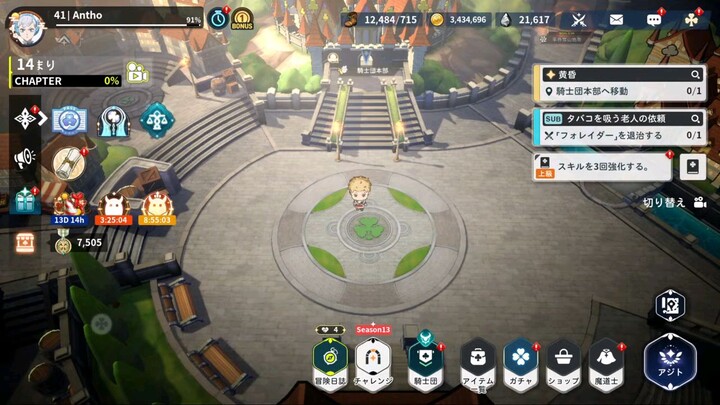Open the megaphone announcements icon

tap(24, 158)
